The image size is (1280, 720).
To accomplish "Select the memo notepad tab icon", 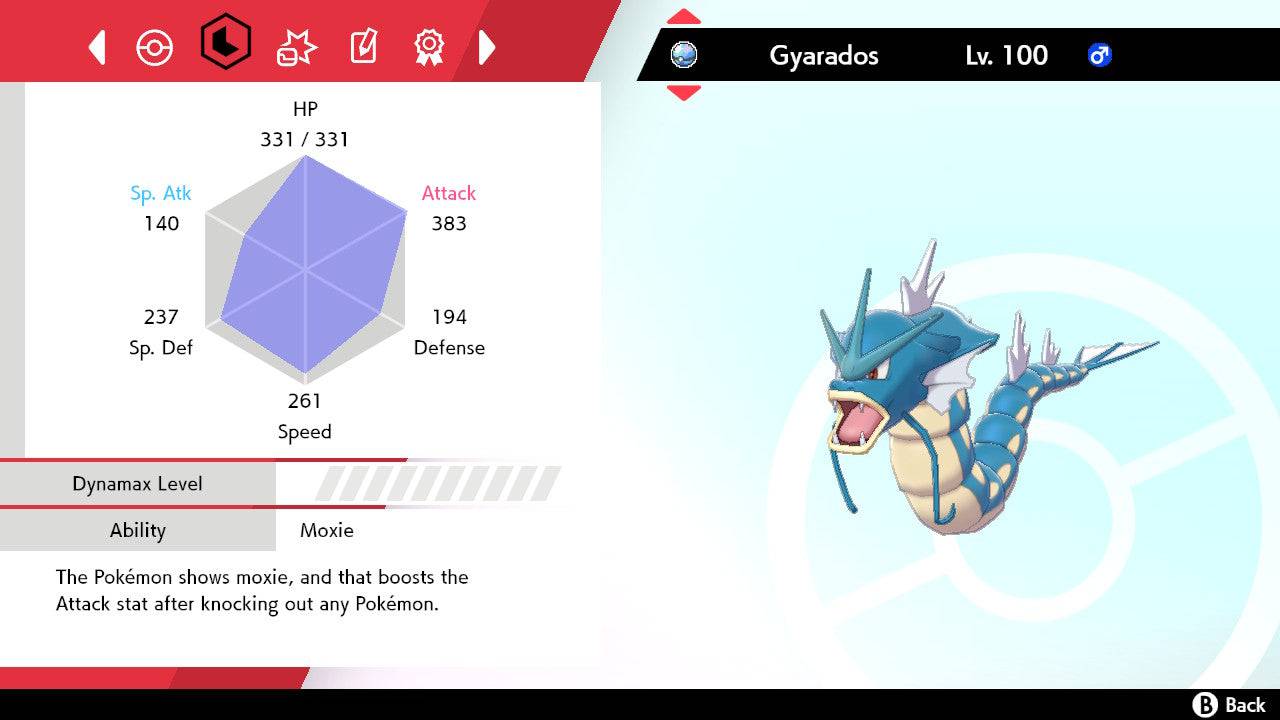I will [363, 46].
